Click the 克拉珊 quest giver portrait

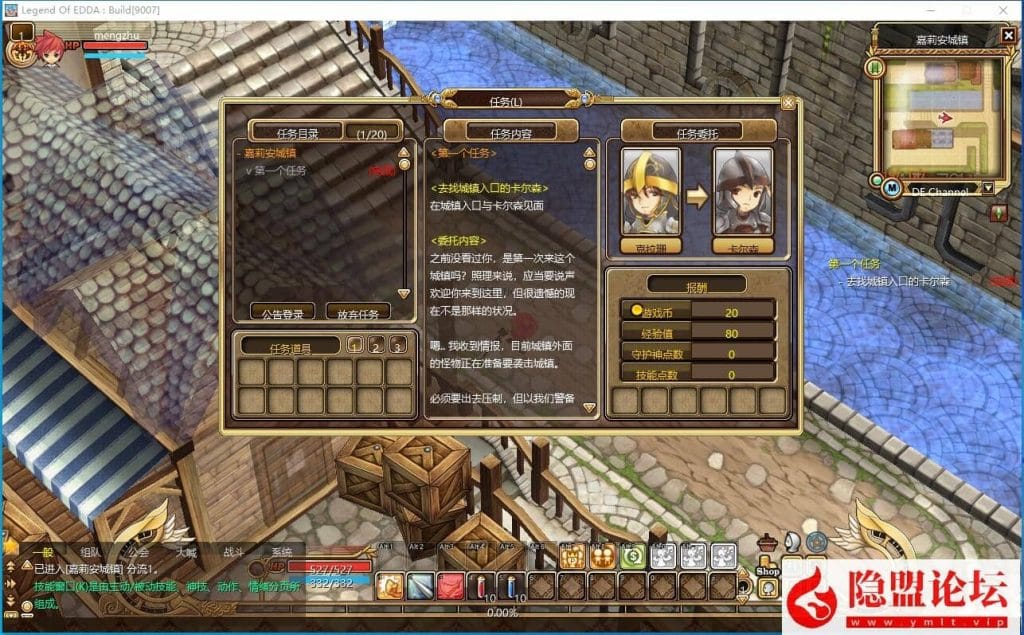(x=650, y=190)
